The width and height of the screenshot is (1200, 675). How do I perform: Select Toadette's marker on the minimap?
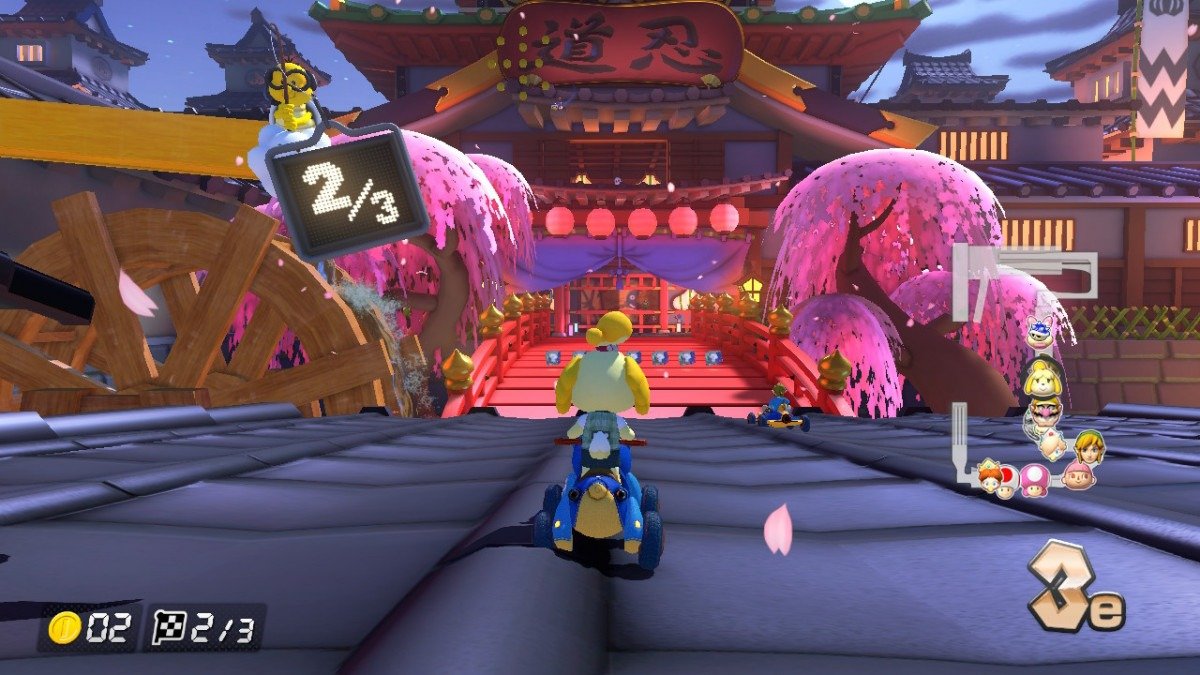click(1033, 478)
